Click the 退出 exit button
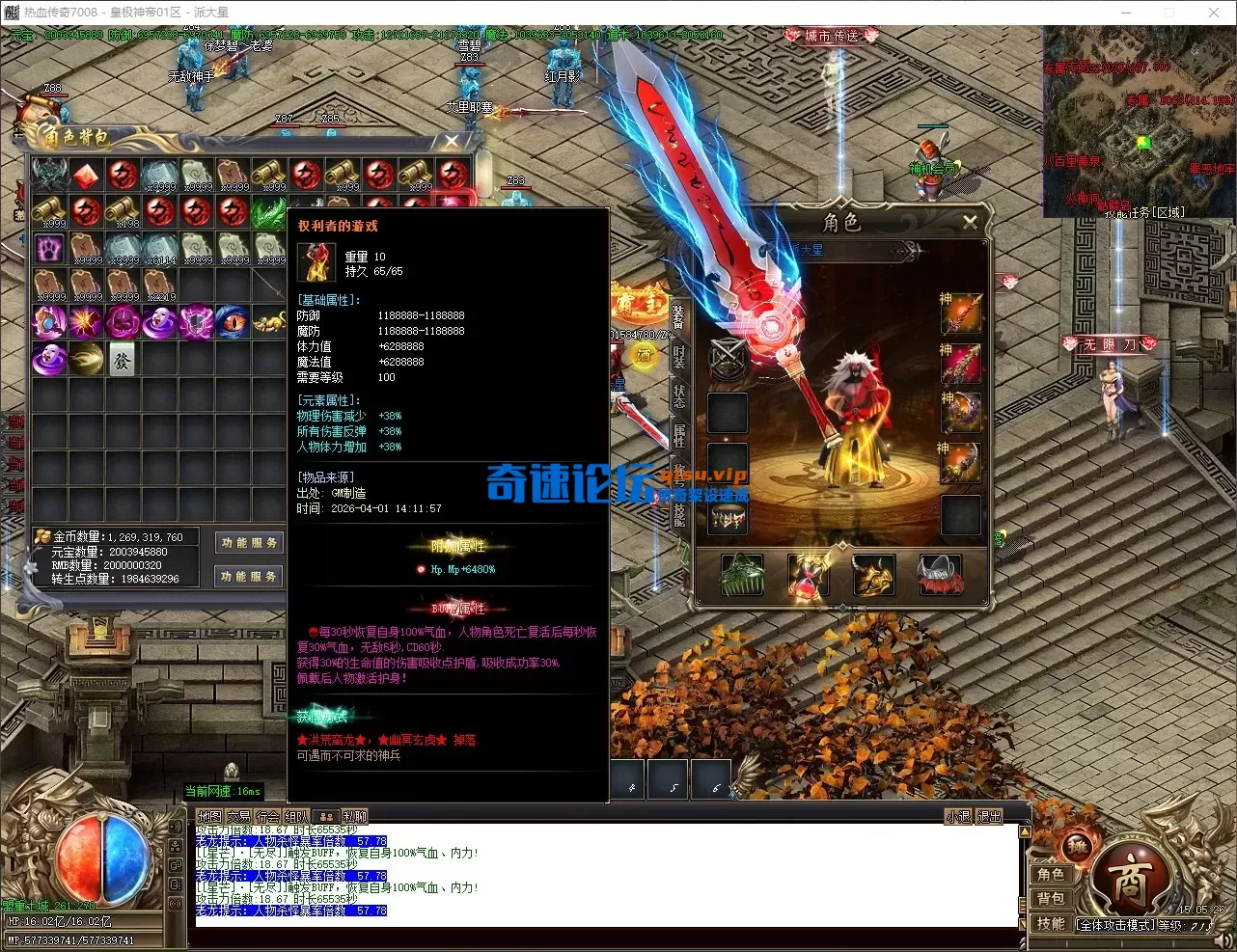This screenshot has width=1237, height=952. coord(990,817)
